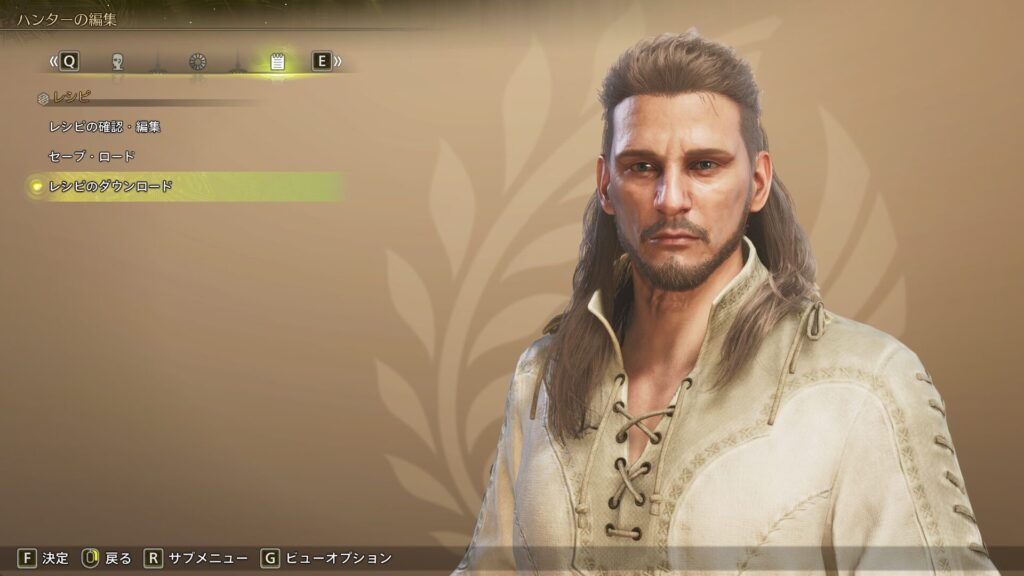Select the notepad recipe tab

point(277,62)
